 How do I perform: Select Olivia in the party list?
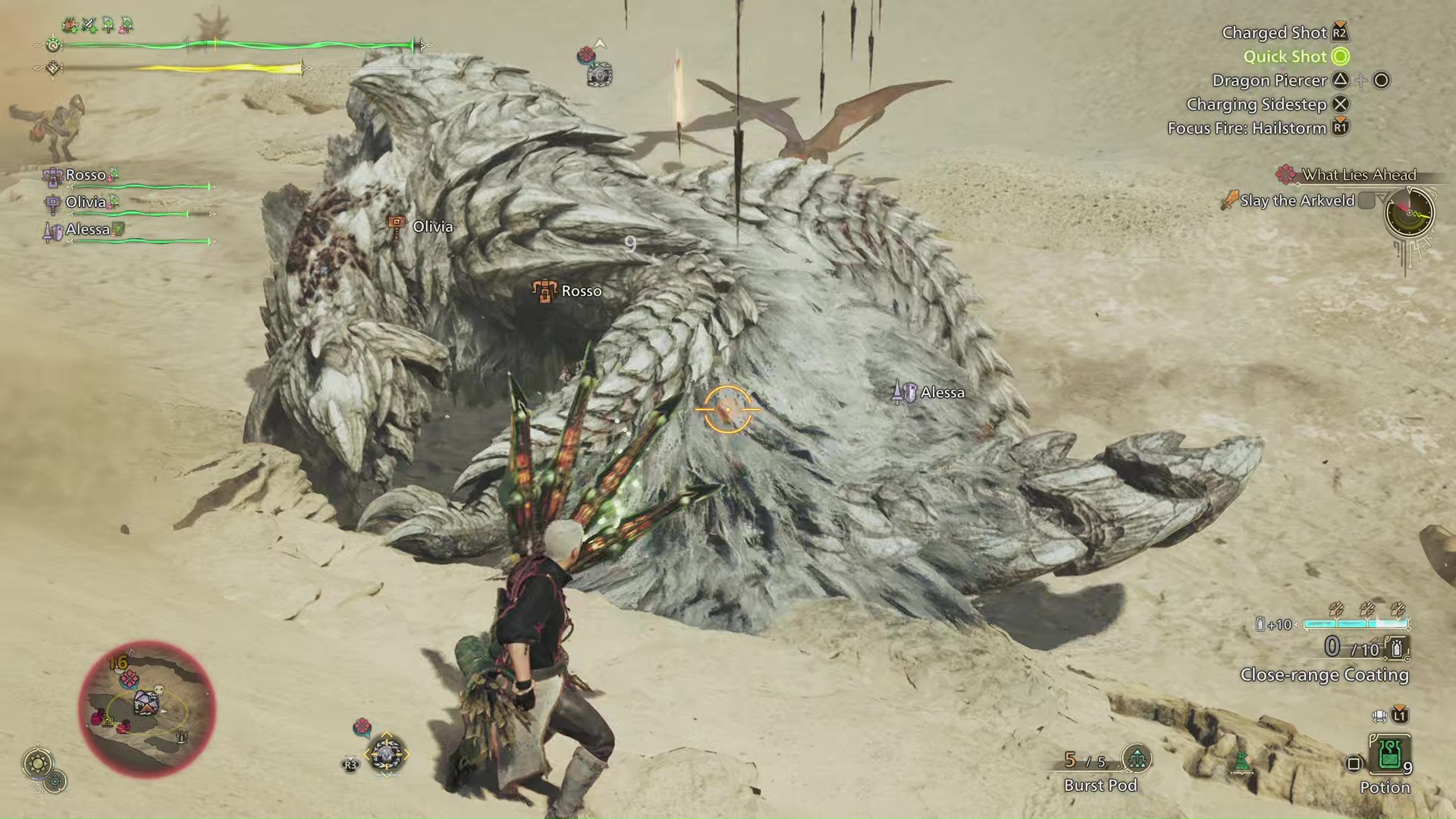(85, 202)
